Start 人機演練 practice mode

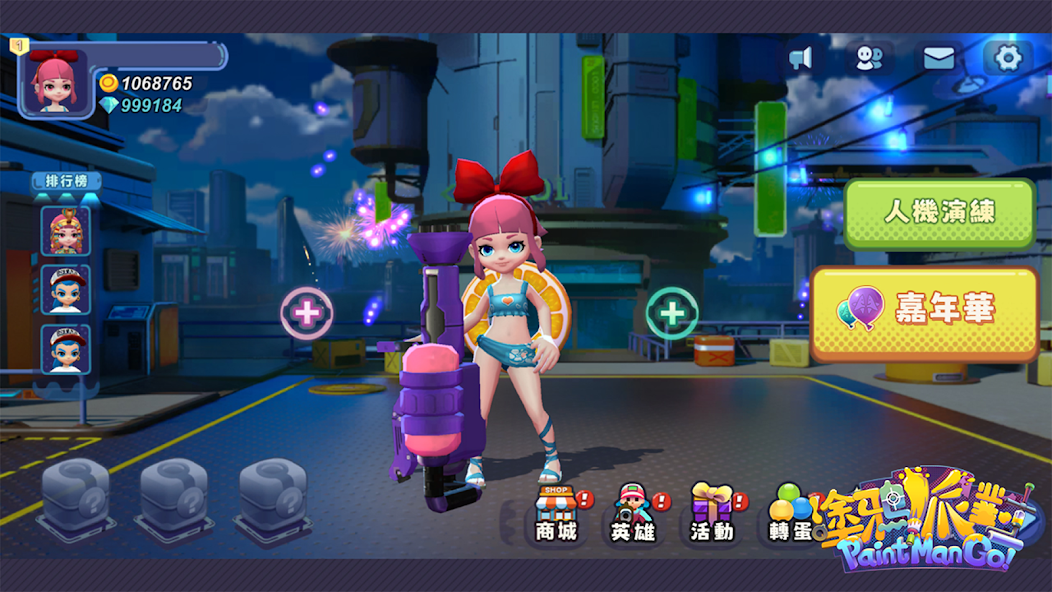tap(939, 213)
